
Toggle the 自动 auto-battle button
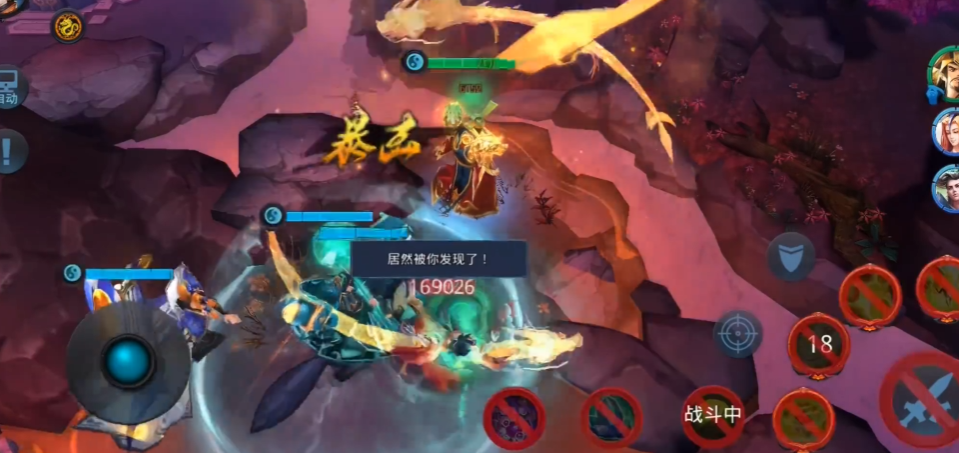(8, 89)
